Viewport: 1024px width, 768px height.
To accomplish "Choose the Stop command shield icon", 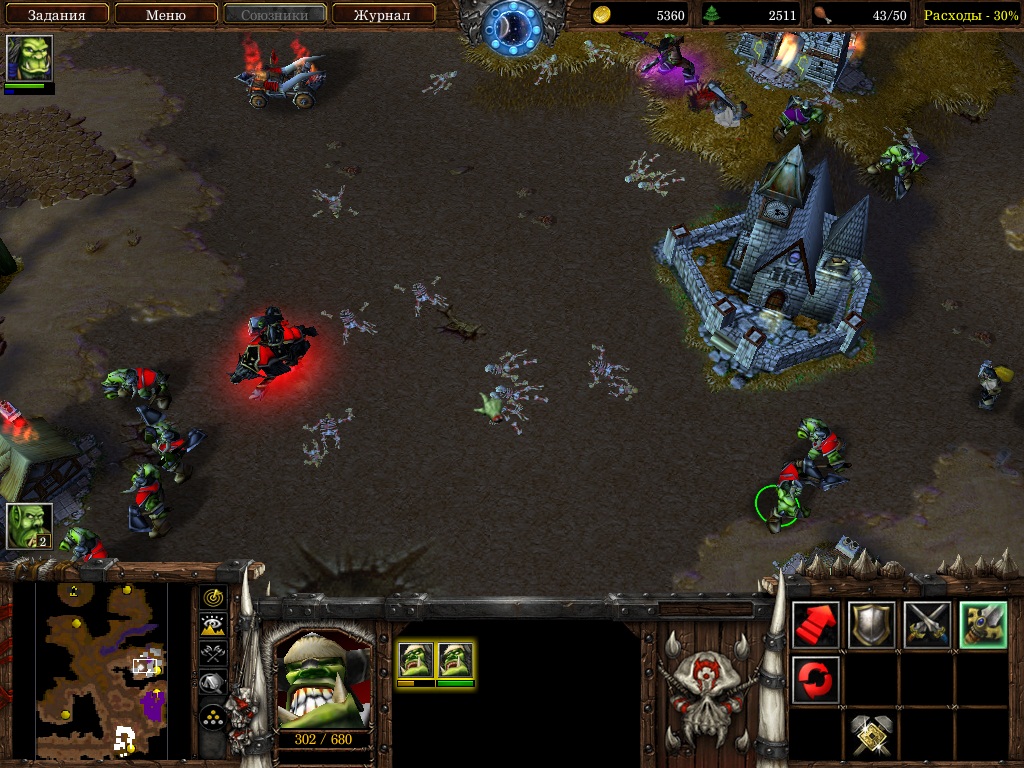I will pyautogui.click(x=871, y=625).
